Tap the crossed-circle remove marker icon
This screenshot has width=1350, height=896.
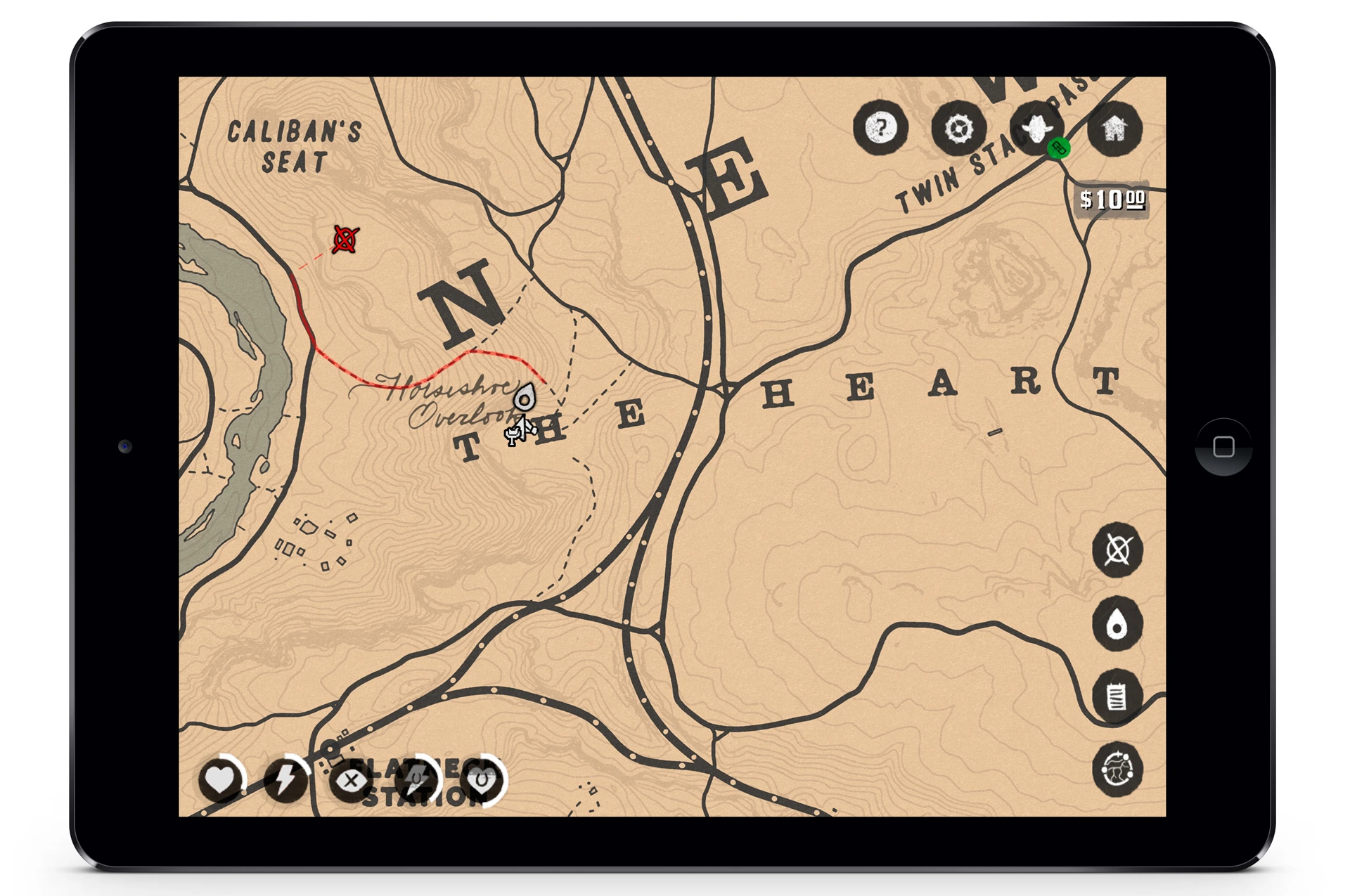point(1118,551)
